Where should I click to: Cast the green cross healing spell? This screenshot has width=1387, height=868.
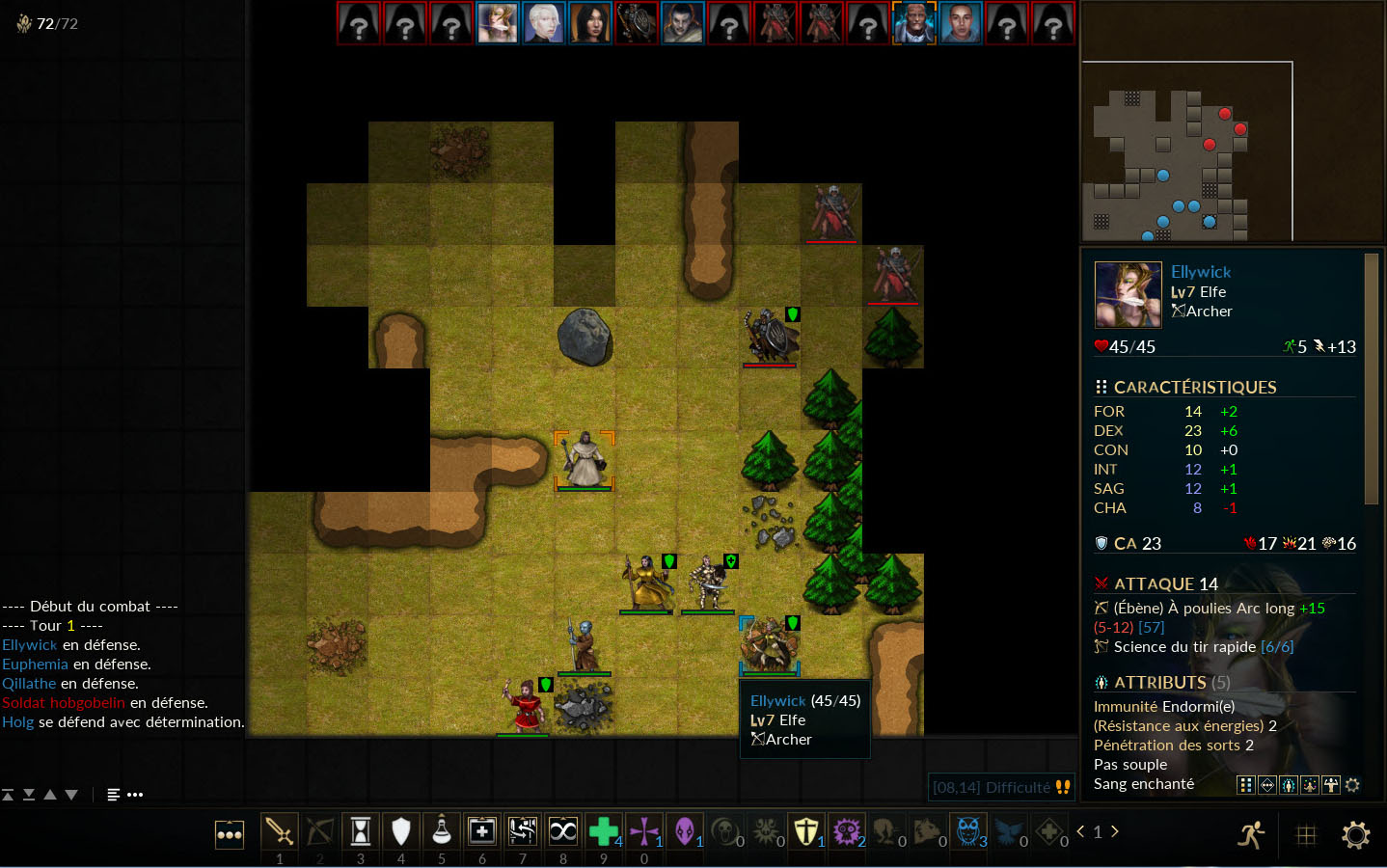tap(604, 831)
